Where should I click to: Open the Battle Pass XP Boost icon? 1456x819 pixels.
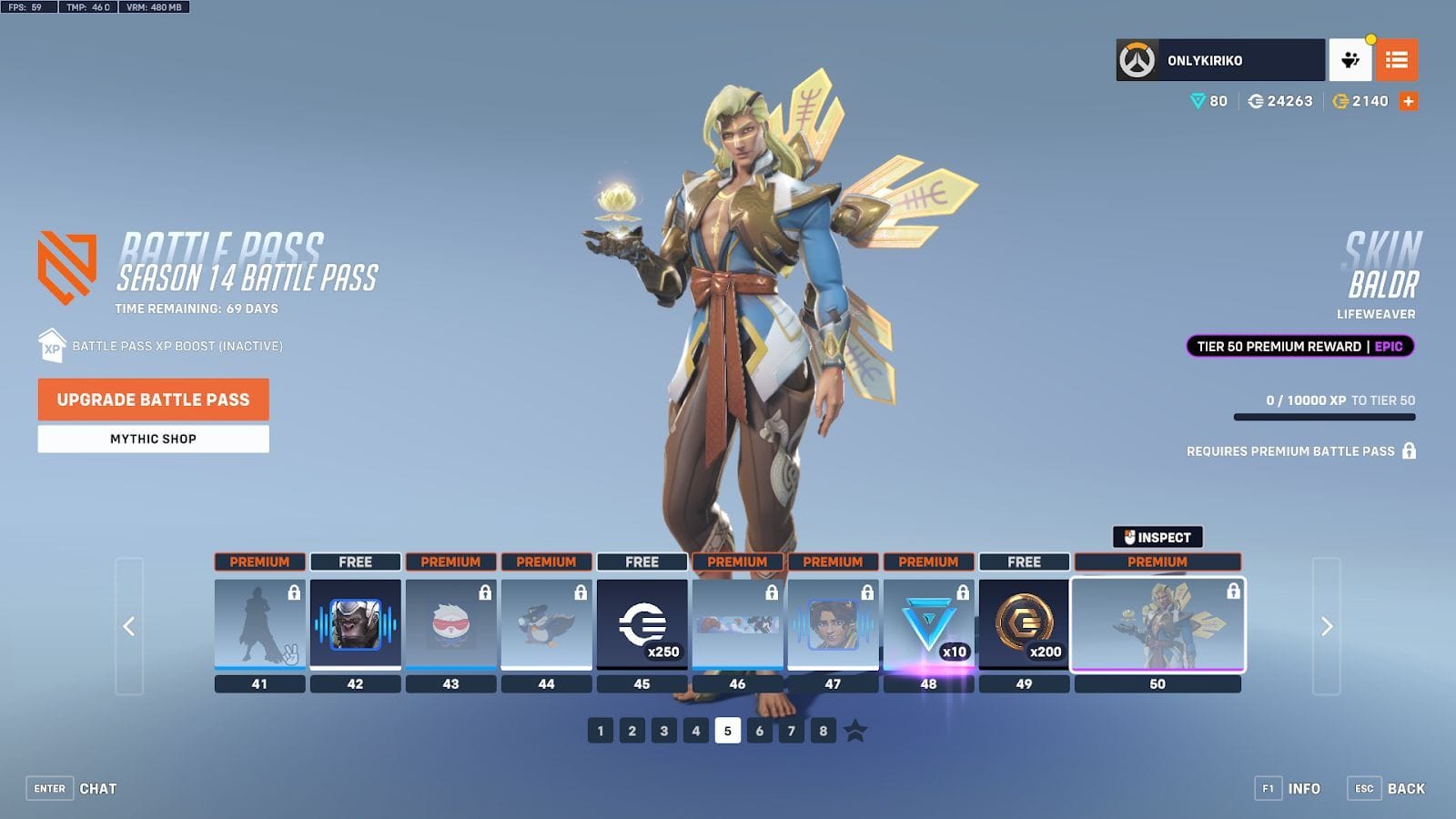click(x=50, y=347)
